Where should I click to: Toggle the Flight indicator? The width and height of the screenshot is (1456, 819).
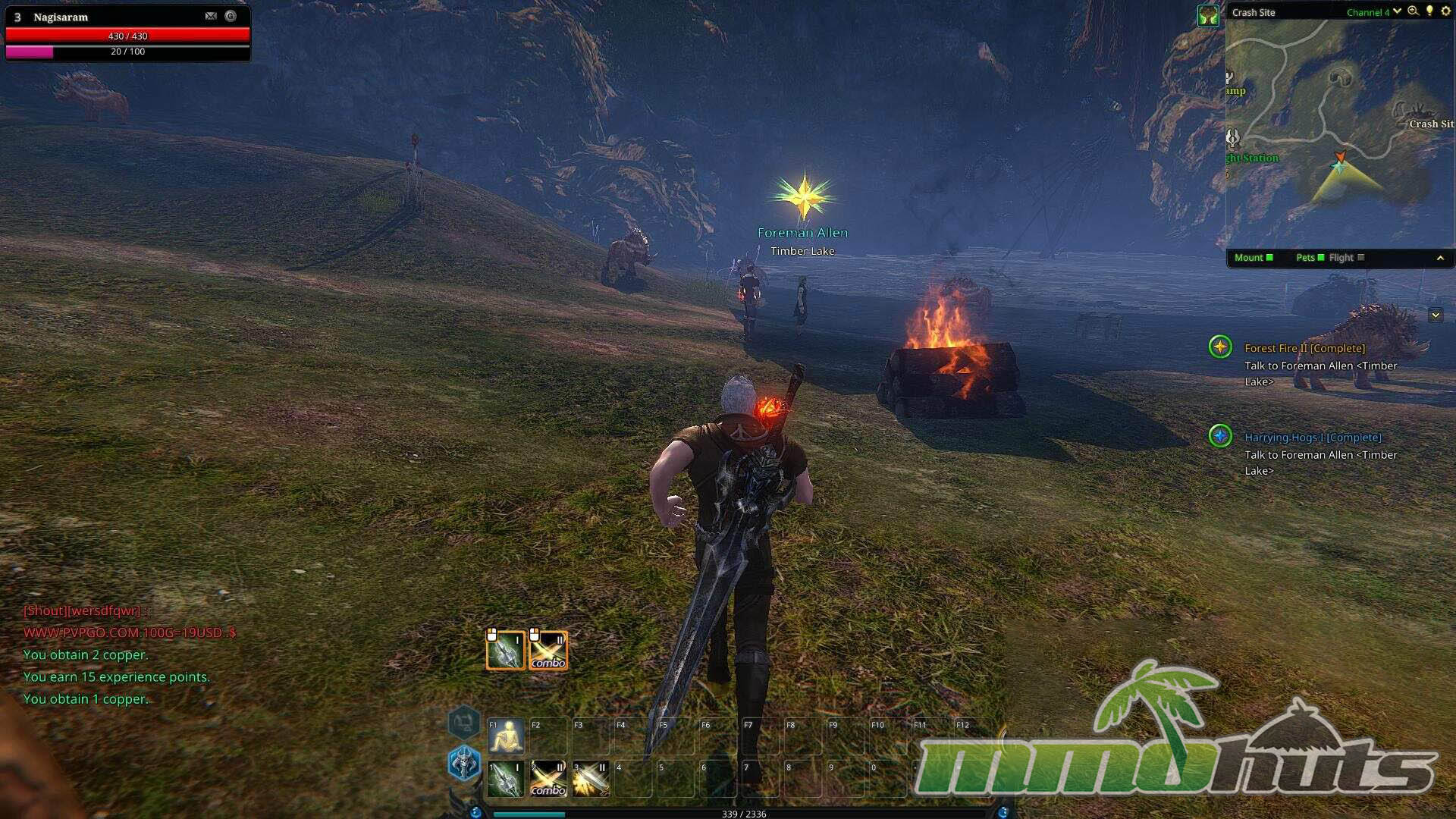click(x=1346, y=258)
